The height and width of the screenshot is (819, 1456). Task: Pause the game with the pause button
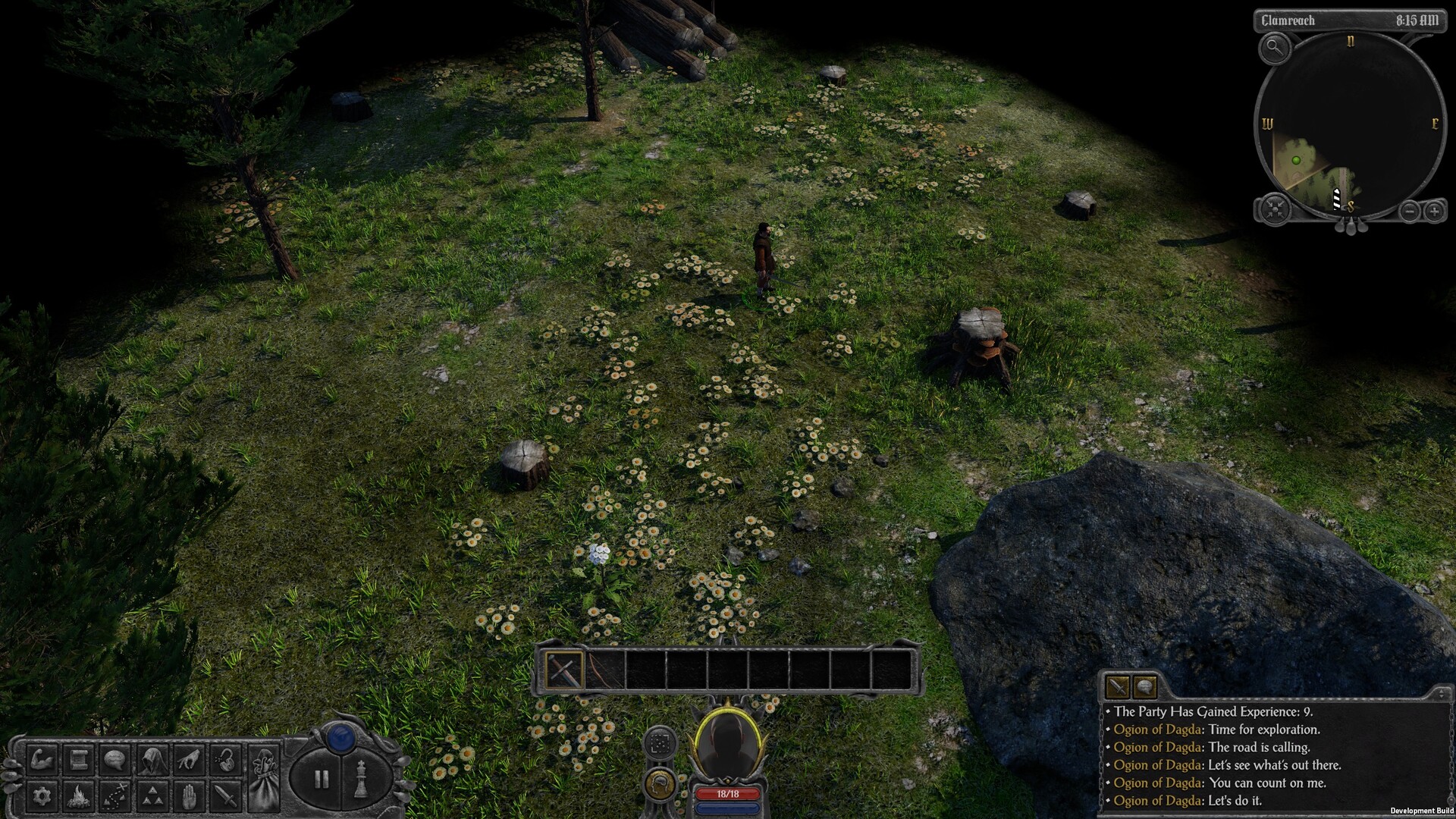tap(322, 778)
